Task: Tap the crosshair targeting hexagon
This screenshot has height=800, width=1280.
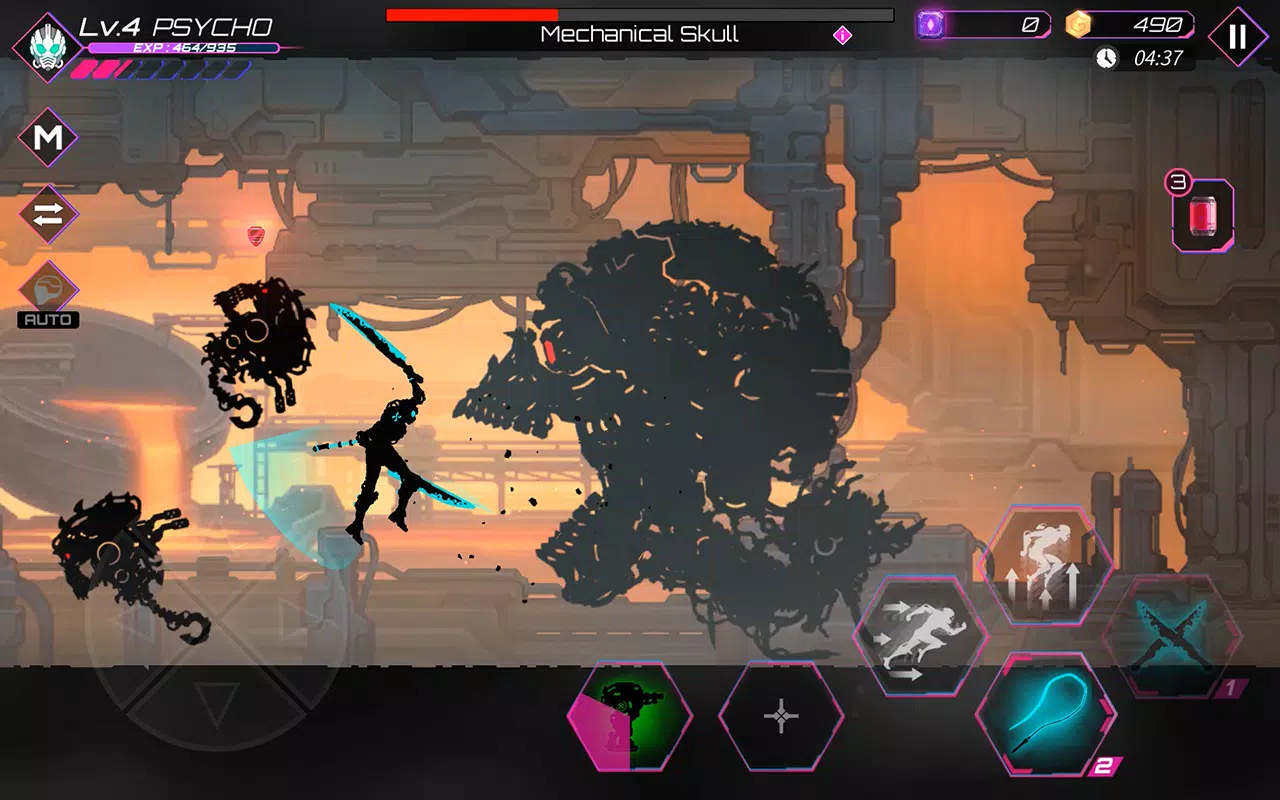Action: [x=779, y=718]
